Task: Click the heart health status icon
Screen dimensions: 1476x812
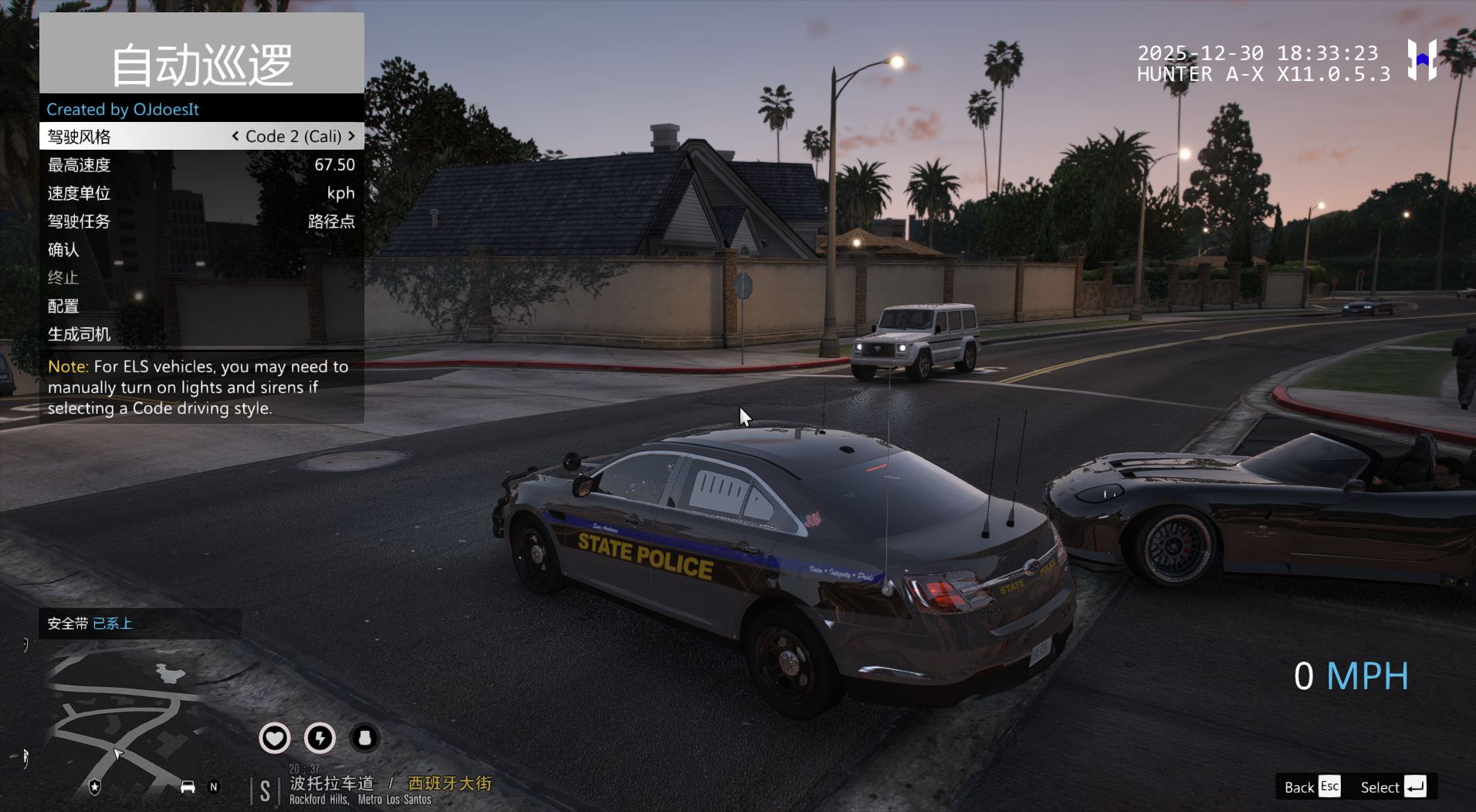Action: point(274,738)
